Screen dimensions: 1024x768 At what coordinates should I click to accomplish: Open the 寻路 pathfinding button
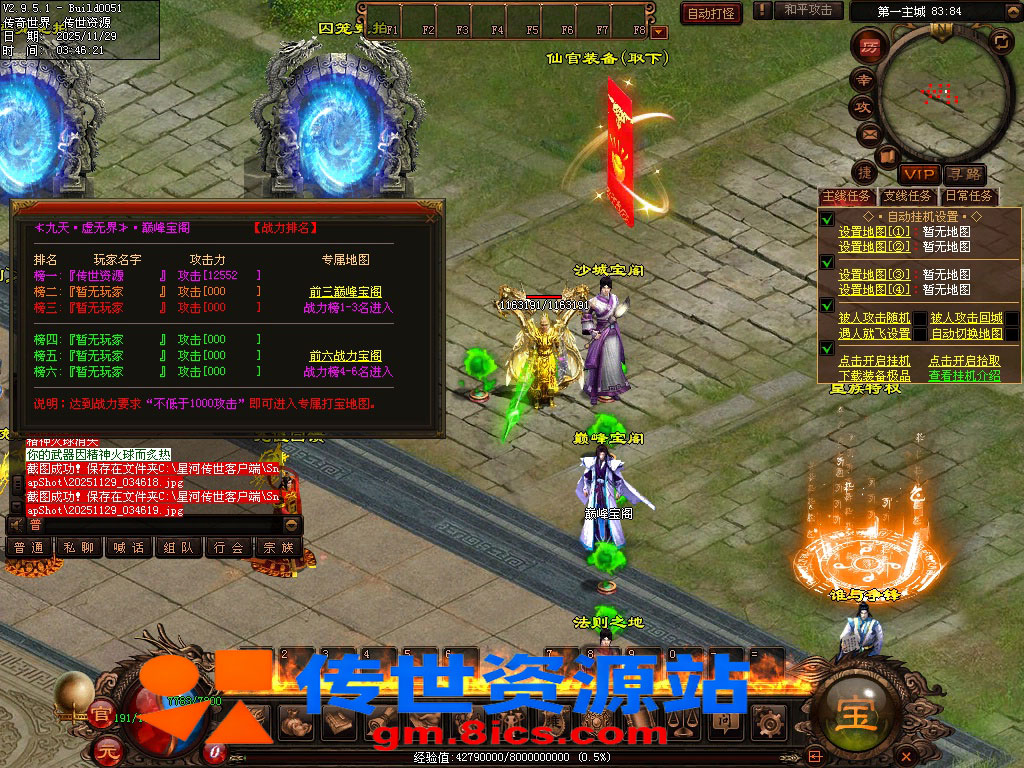964,175
